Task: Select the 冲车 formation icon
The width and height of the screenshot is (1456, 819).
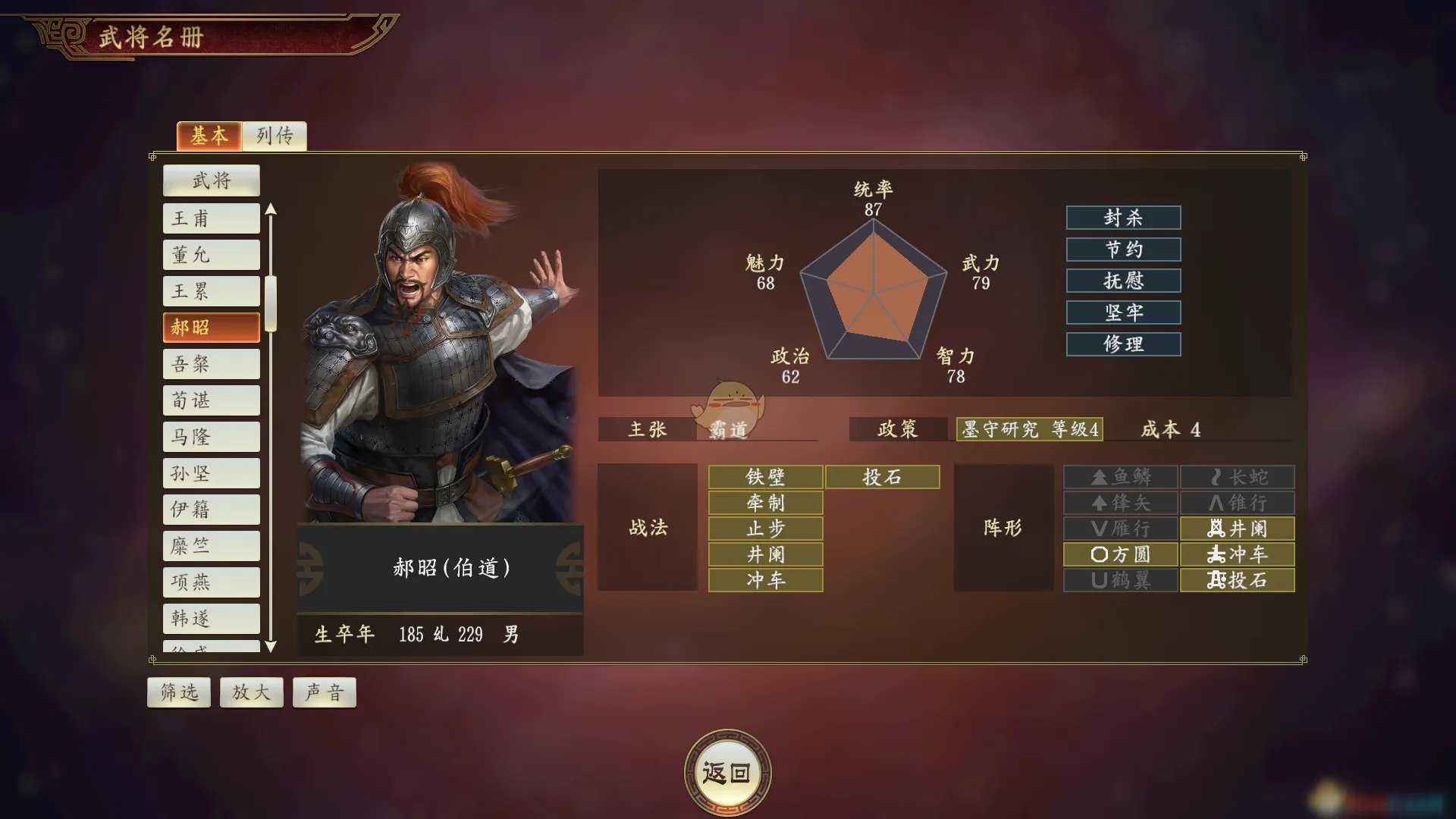Action: coord(1236,555)
